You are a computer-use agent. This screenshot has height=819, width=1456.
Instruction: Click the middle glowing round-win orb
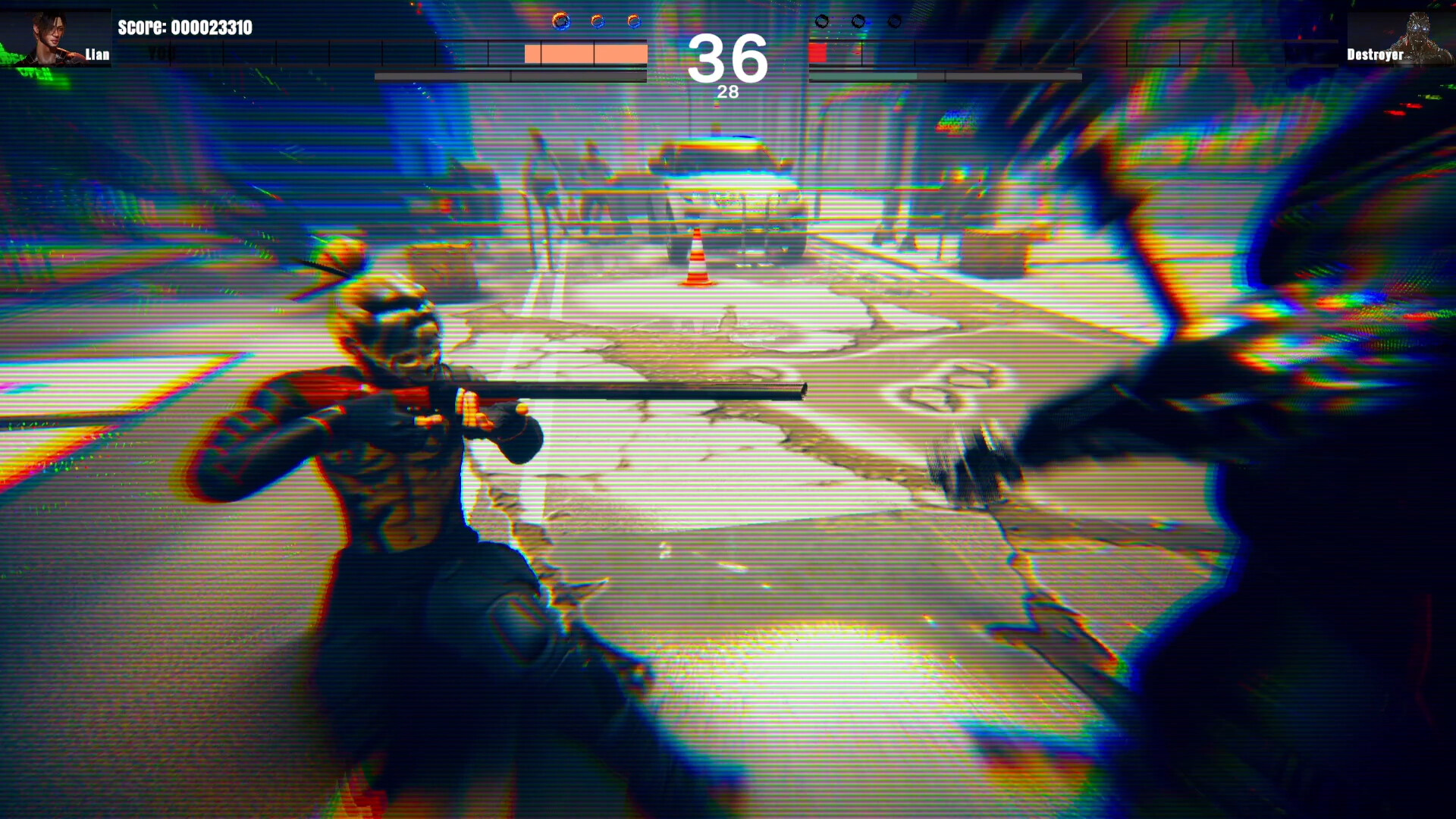(597, 21)
